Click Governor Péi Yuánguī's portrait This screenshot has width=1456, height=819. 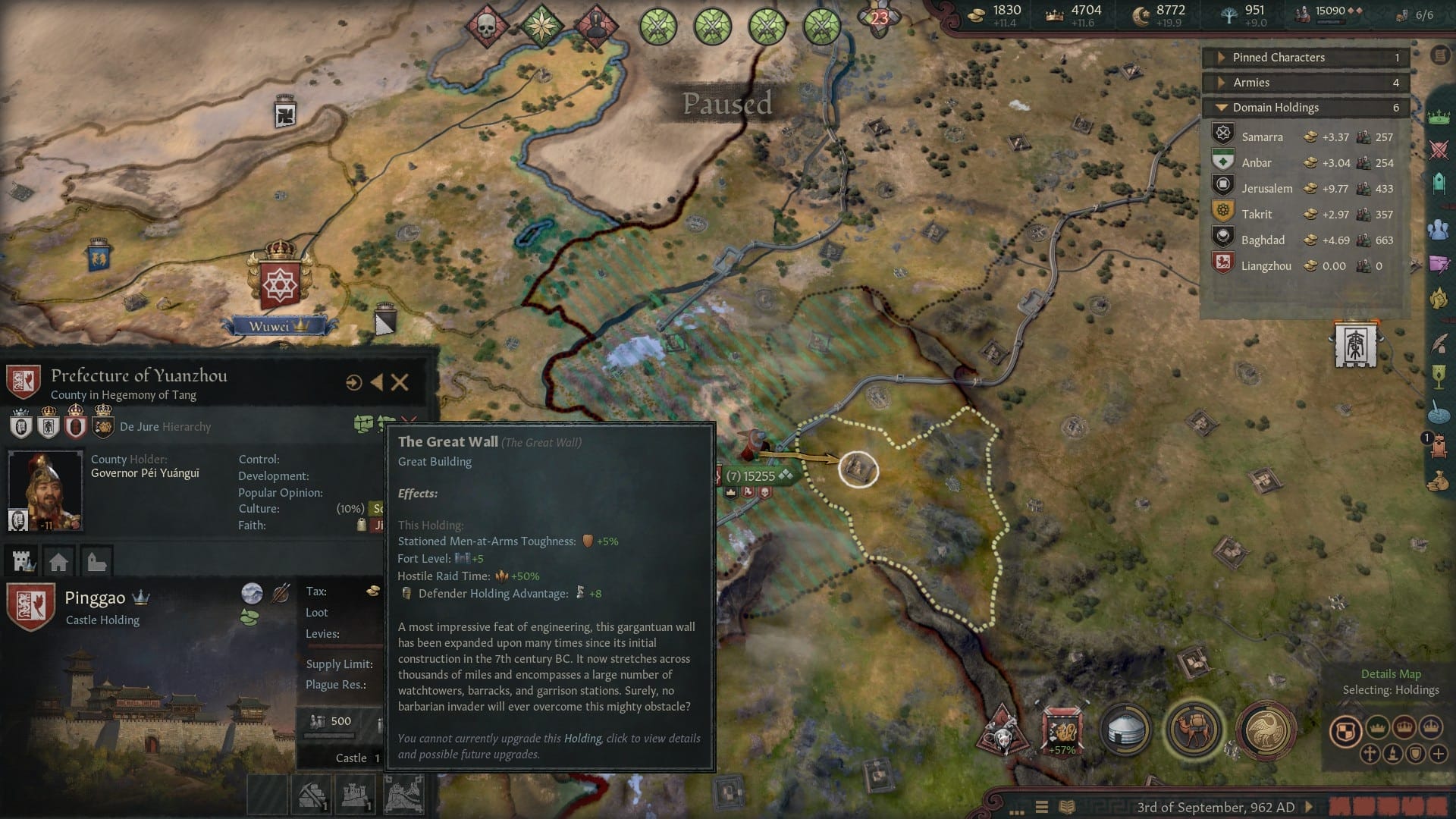point(45,489)
